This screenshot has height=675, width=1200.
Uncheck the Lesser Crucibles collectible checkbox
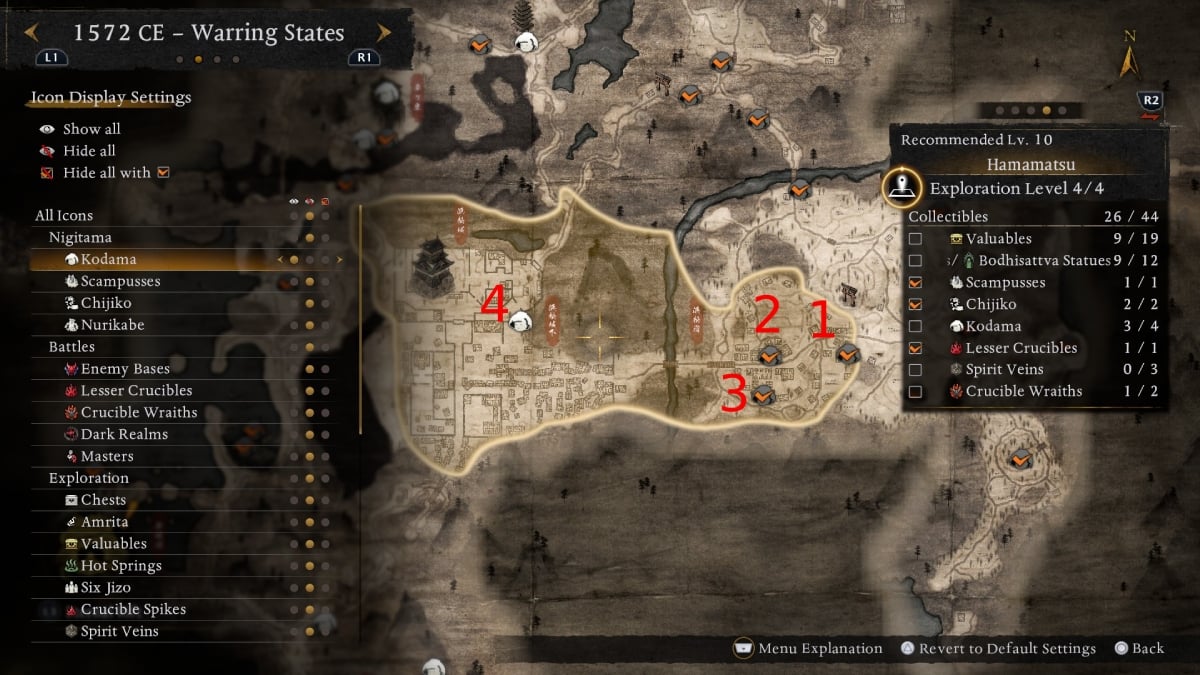click(915, 348)
